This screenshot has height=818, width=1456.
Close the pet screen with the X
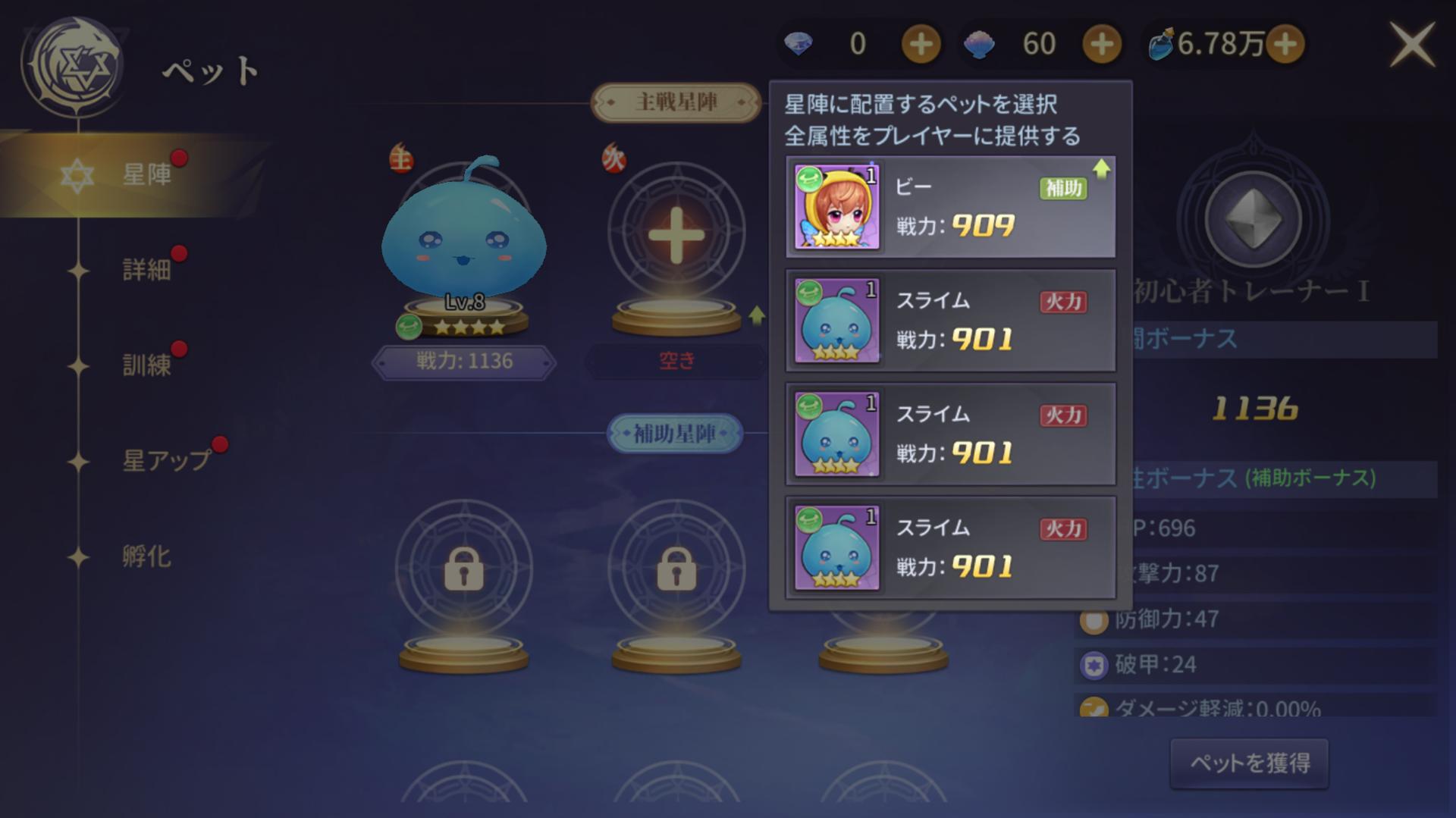tap(1411, 45)
